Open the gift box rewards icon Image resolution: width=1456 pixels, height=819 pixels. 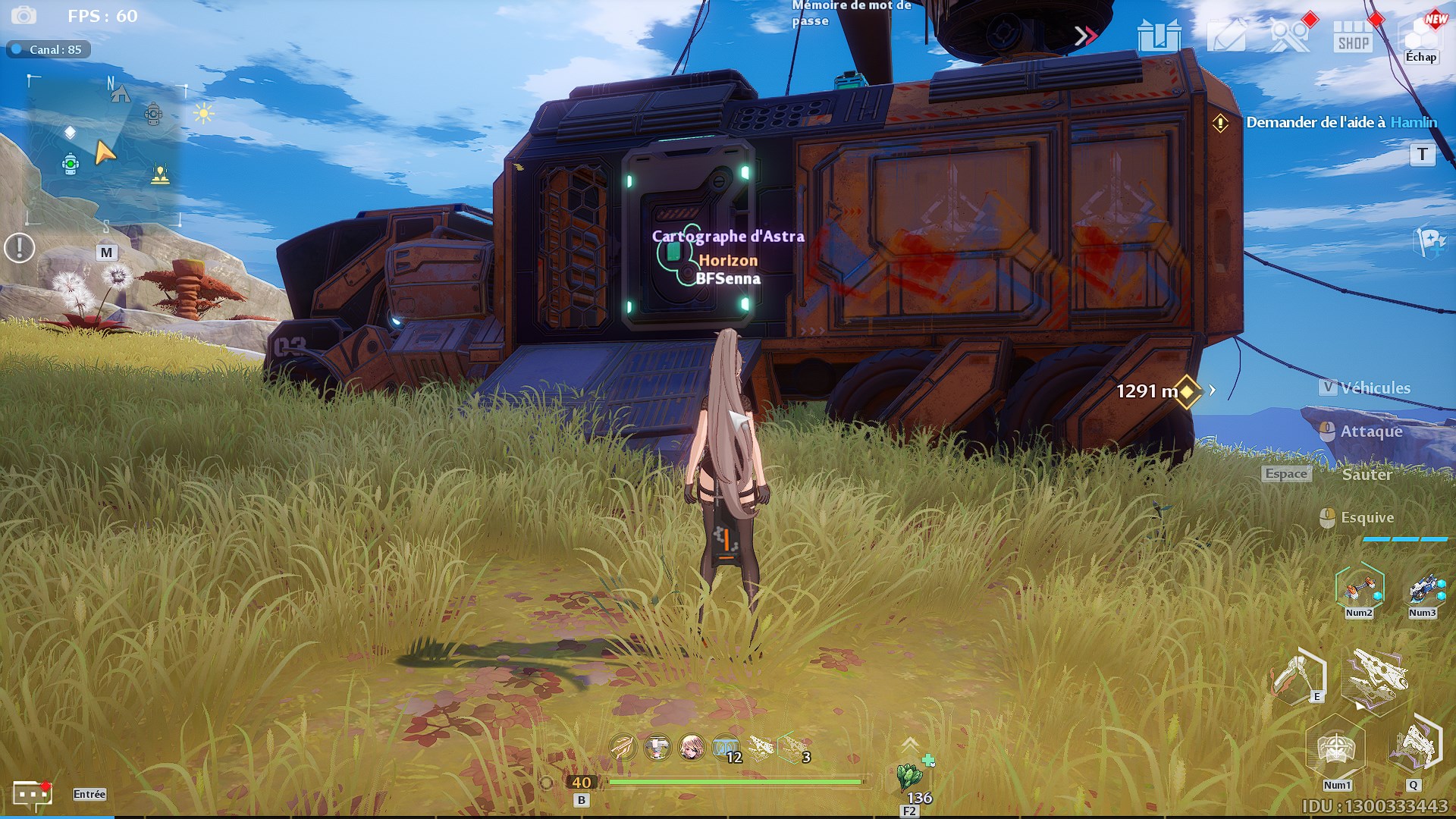(x=1159, y=35)
